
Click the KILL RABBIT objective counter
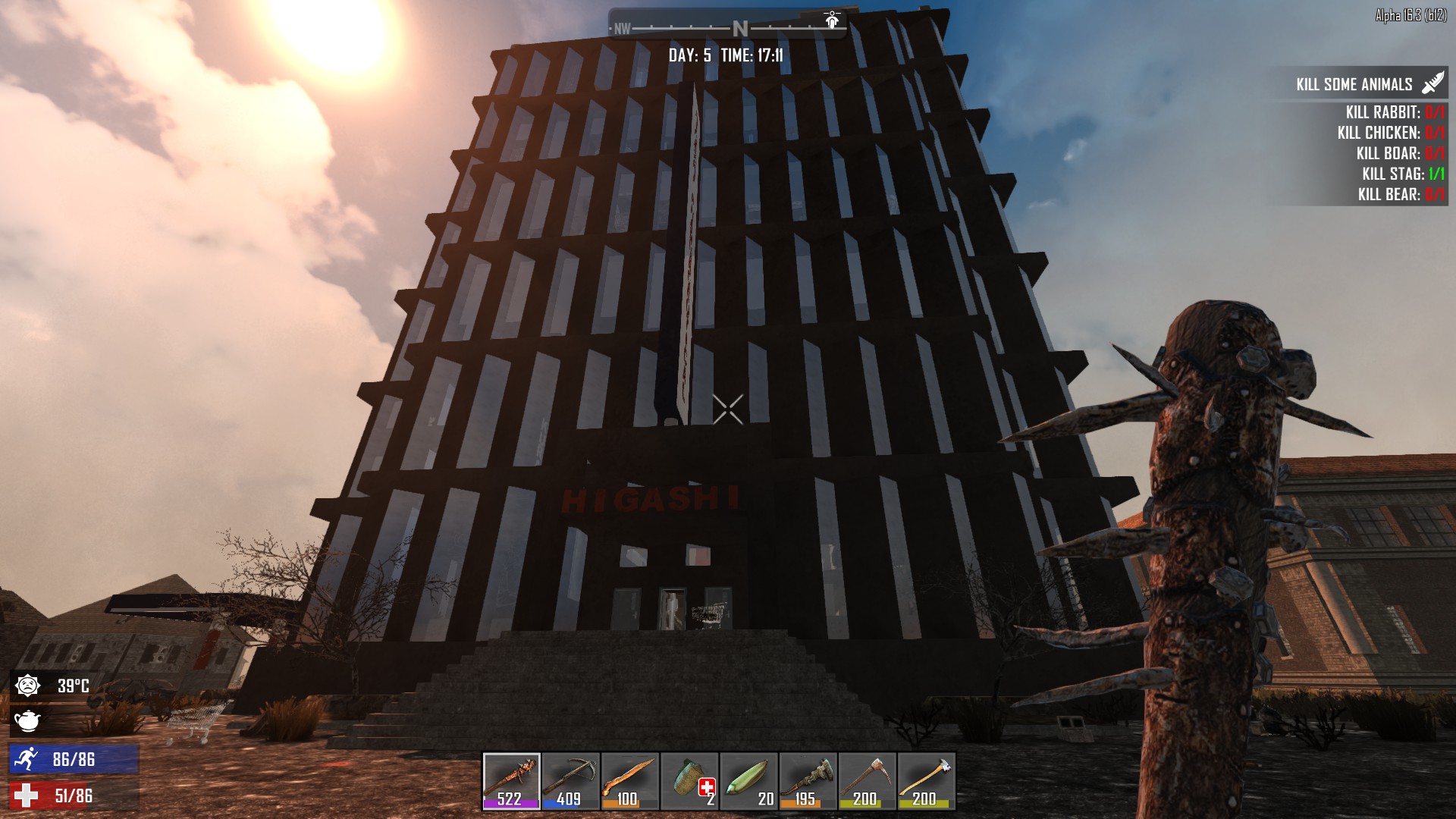1436,111
